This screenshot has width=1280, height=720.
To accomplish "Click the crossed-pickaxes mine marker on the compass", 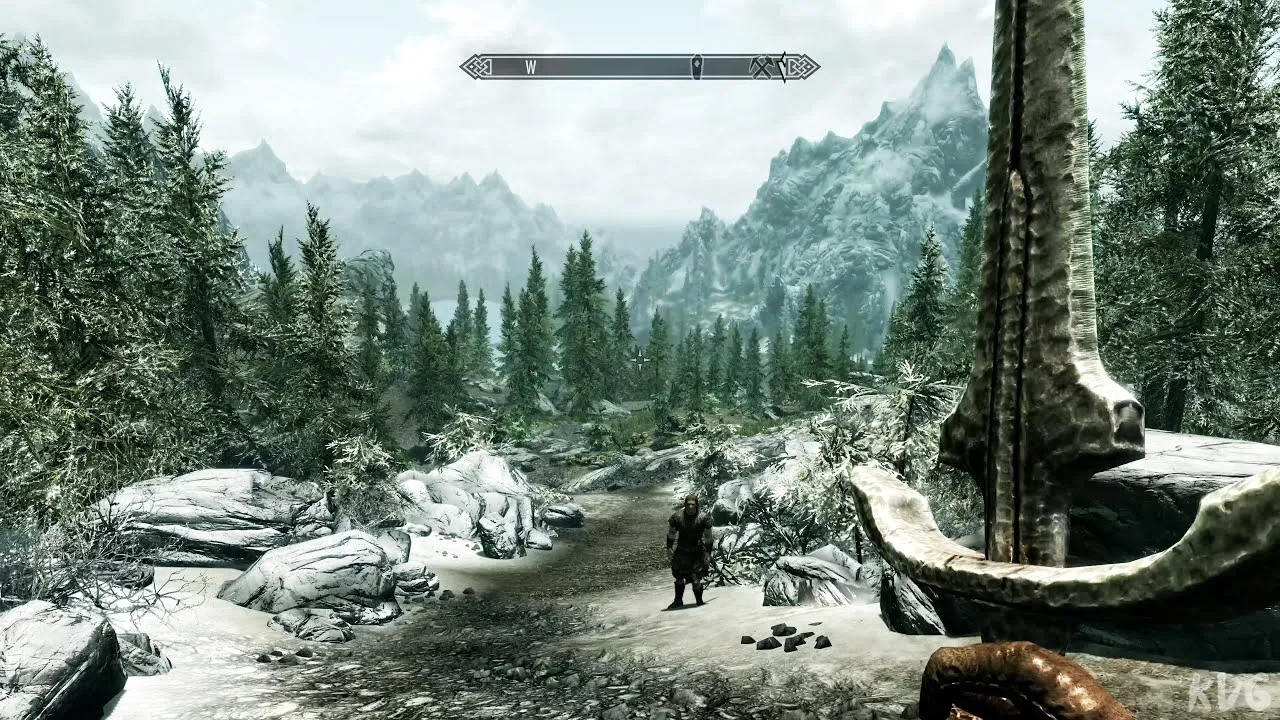I will pos(762,65).
